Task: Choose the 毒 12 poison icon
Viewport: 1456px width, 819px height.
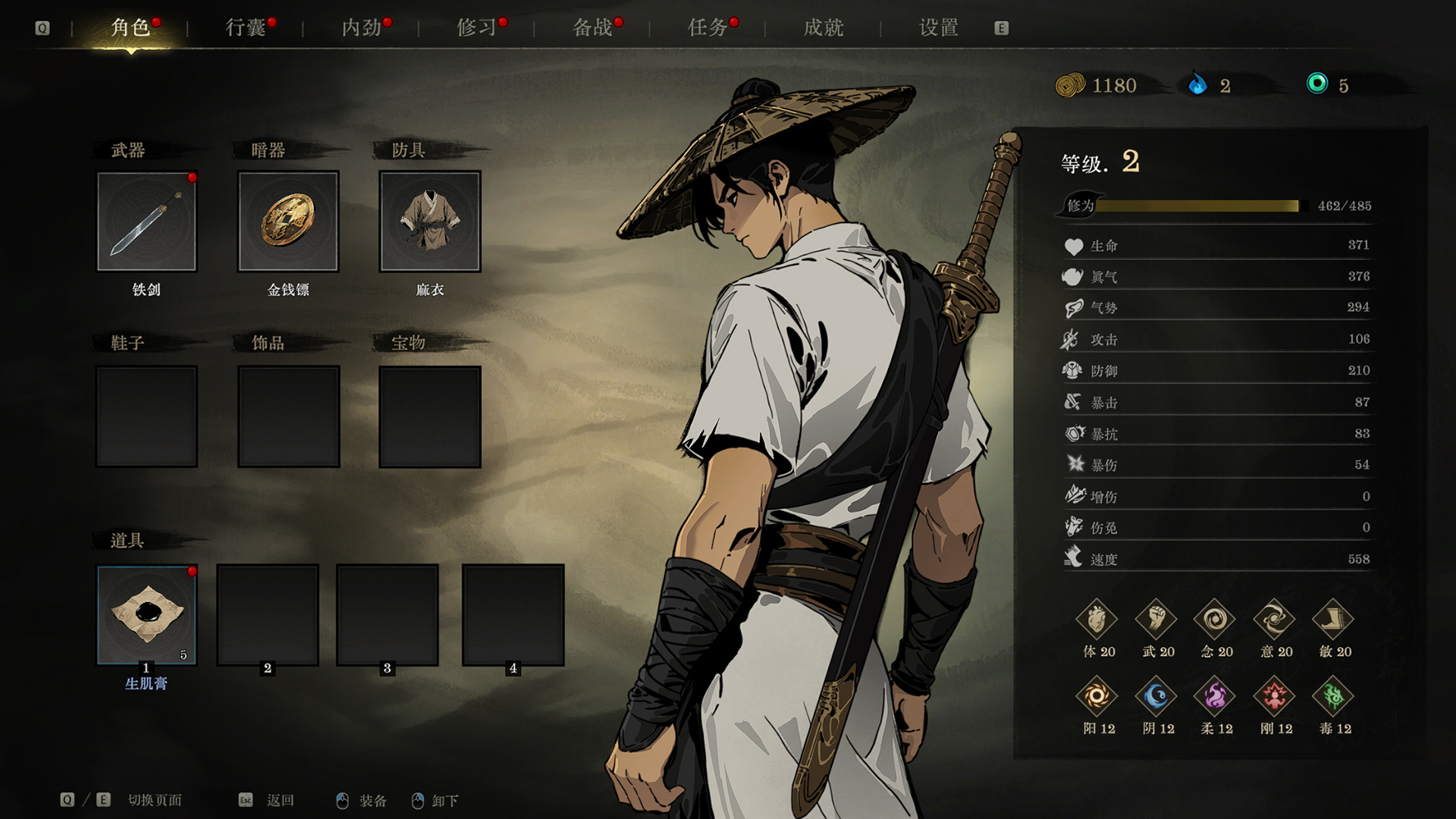Action: coord(1333,696)
